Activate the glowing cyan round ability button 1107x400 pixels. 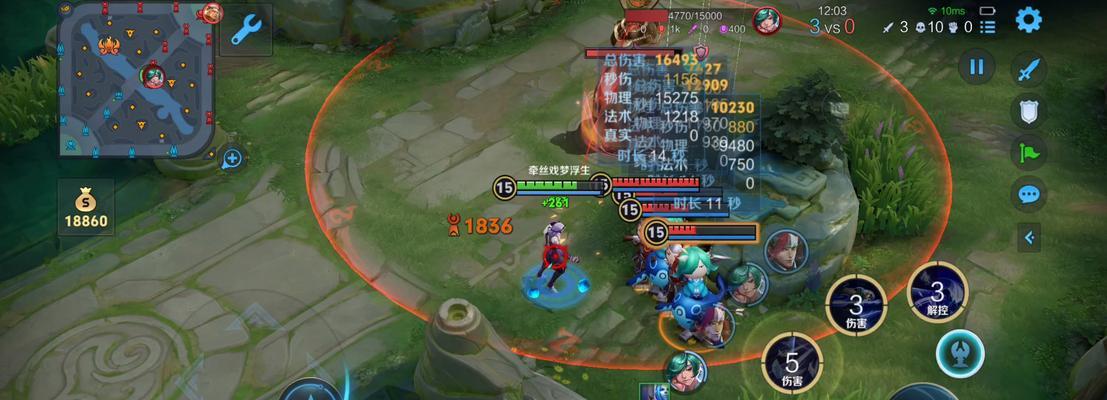click(960, 353)
